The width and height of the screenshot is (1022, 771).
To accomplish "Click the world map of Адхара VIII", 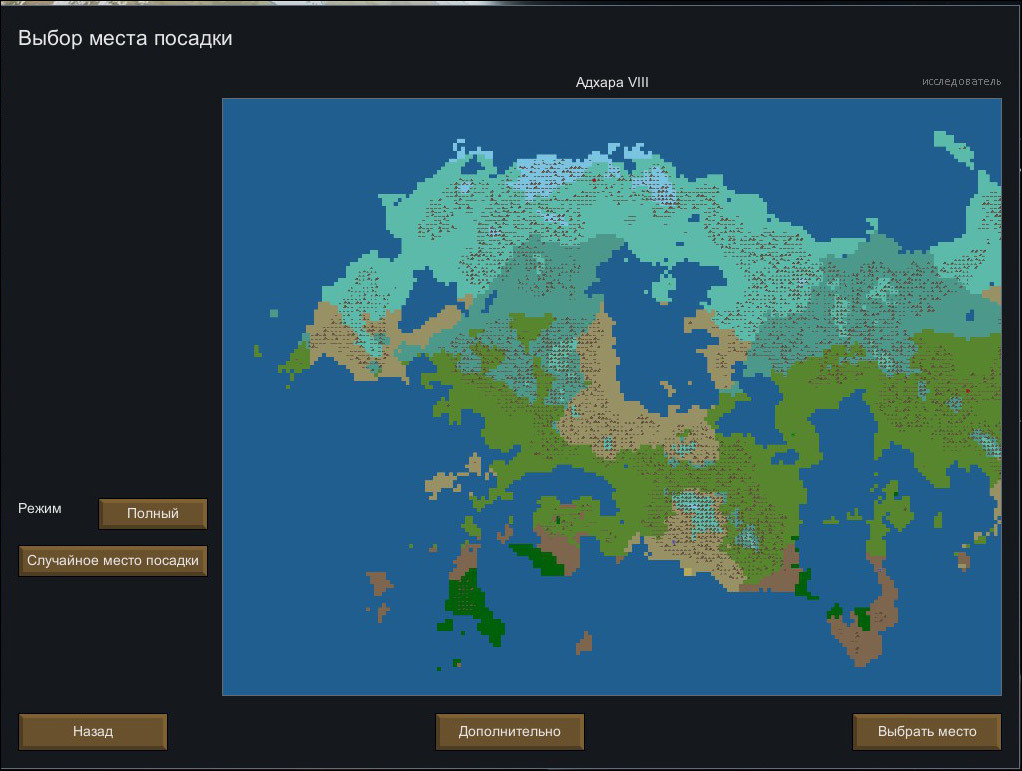I will (611, 396).
